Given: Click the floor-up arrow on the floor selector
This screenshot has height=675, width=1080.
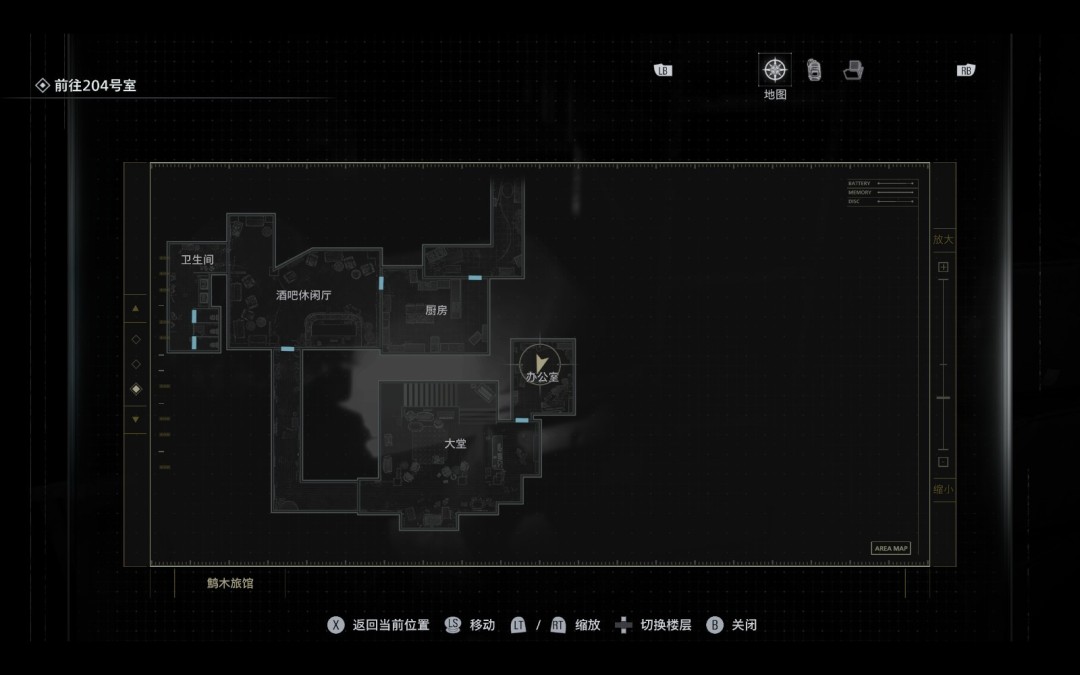Looking at the screenshot, I should click(x=136, y=309).
